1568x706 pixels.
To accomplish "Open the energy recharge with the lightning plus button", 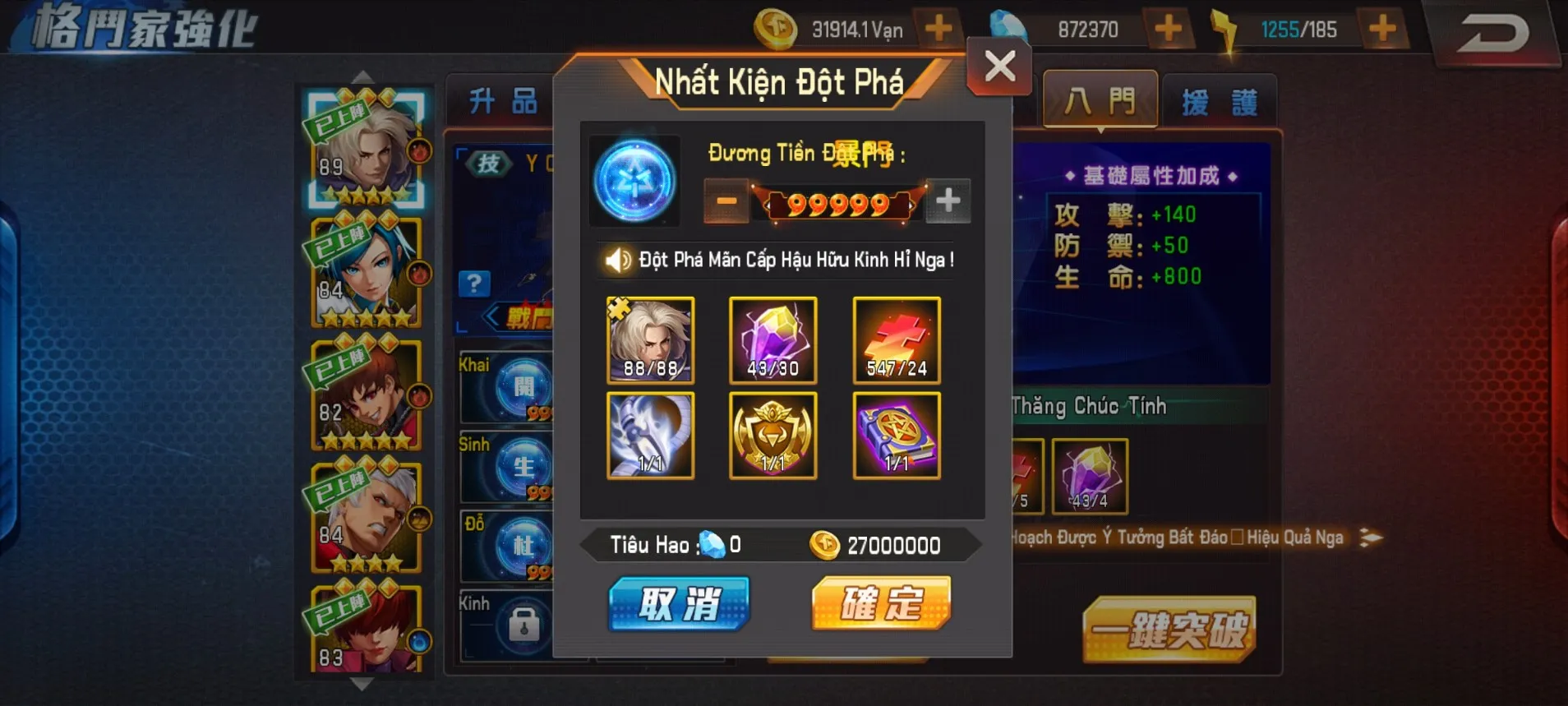I will tap(1381, 29).
